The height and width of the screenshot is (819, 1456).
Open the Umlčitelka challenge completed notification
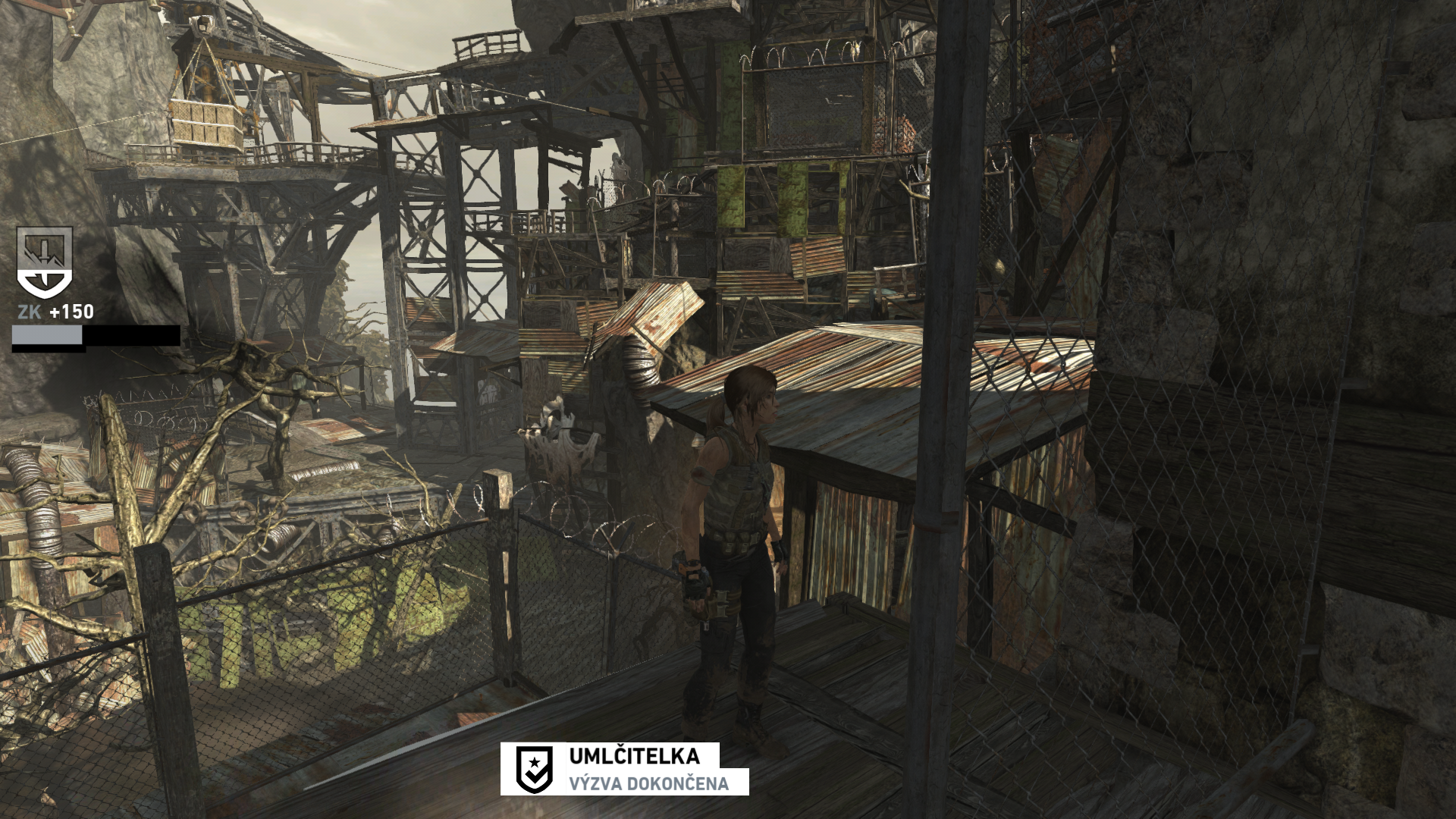pos(624,768)
